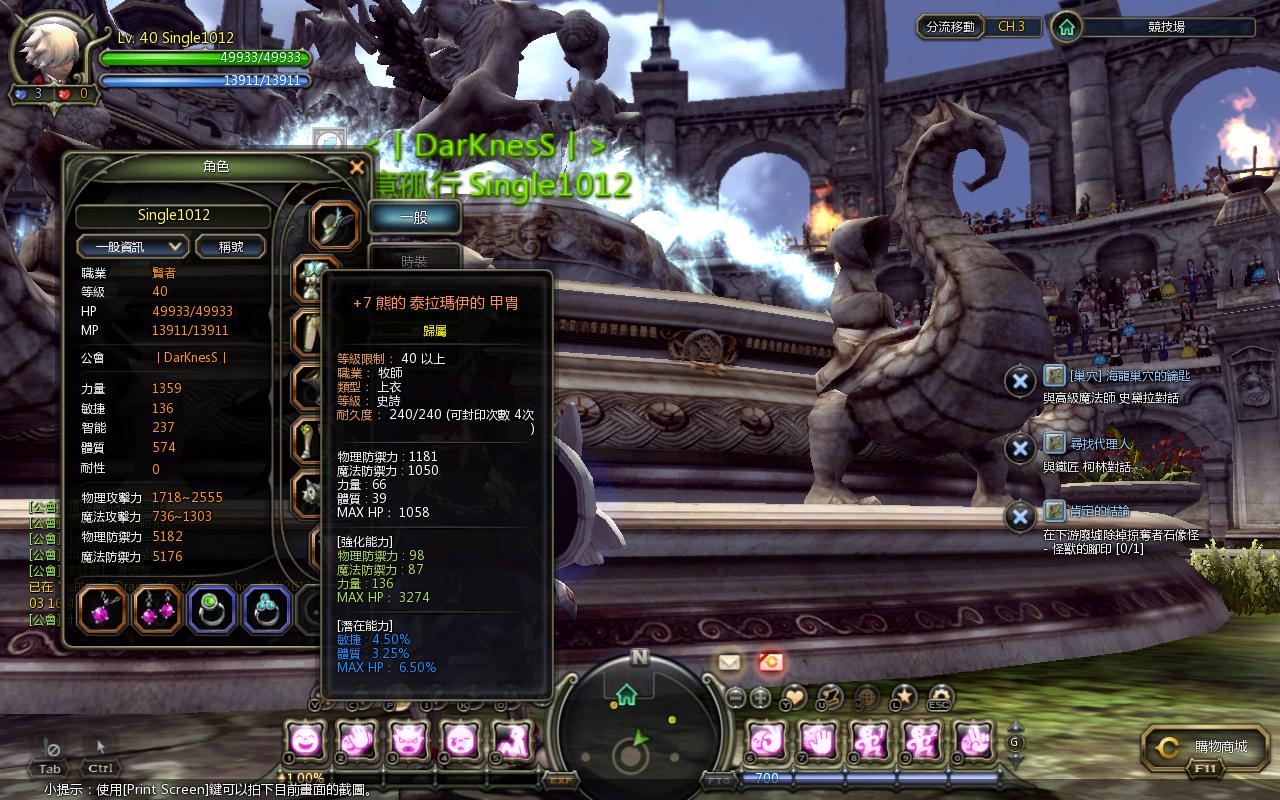Click the green home icon beside 競技場
The image size is (1280, 800).
click(x=1067, y=27)
